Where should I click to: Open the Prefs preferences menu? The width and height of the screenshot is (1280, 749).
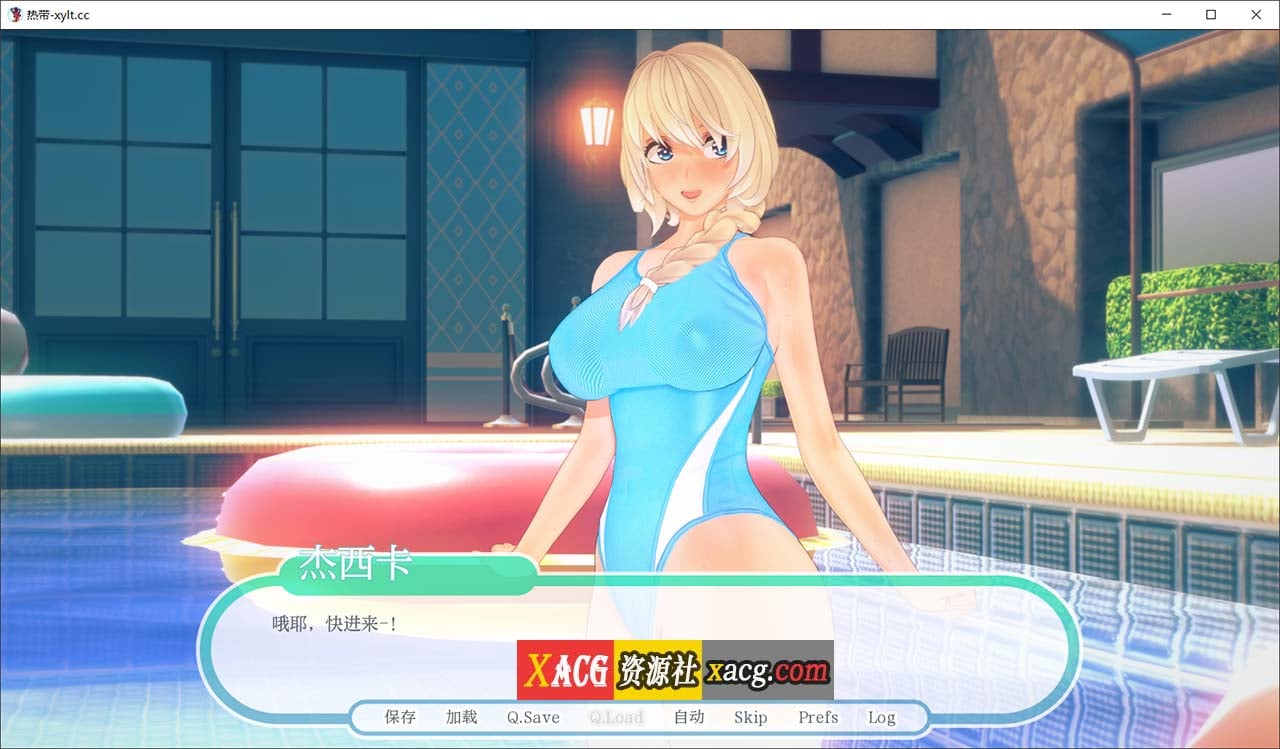coord(817,717)
